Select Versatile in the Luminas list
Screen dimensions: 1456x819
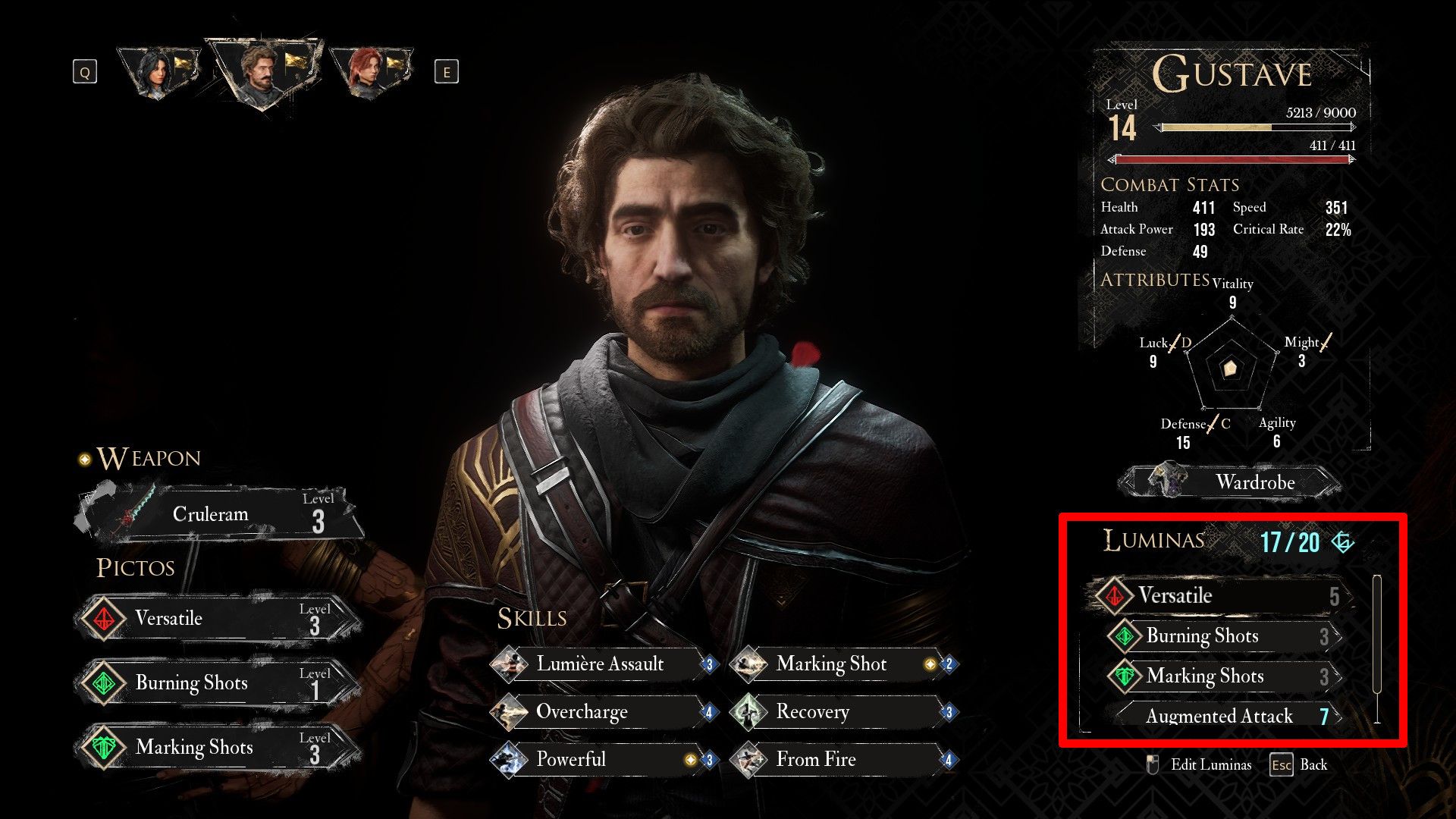[1221, 596]
